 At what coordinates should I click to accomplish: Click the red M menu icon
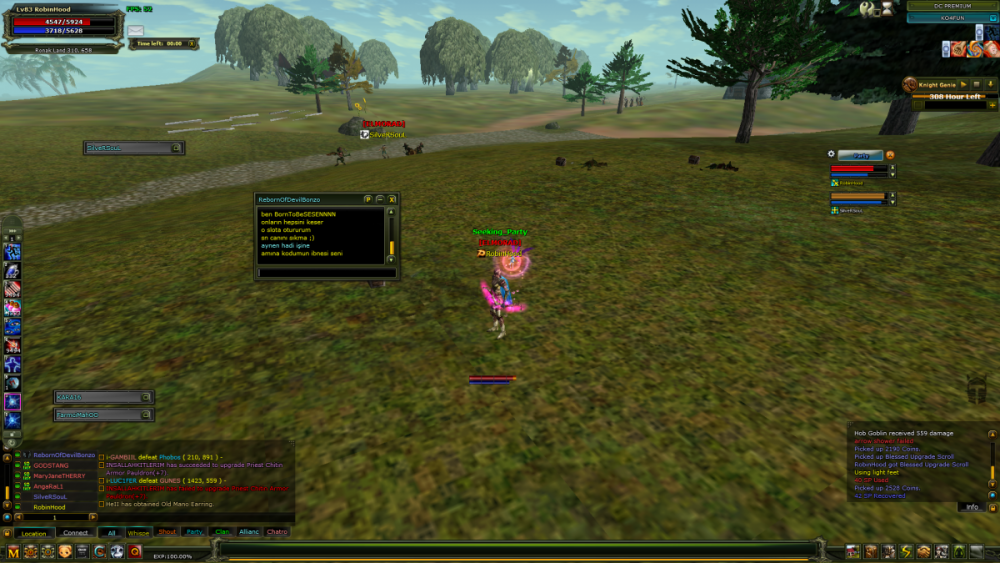click(14, 552)
